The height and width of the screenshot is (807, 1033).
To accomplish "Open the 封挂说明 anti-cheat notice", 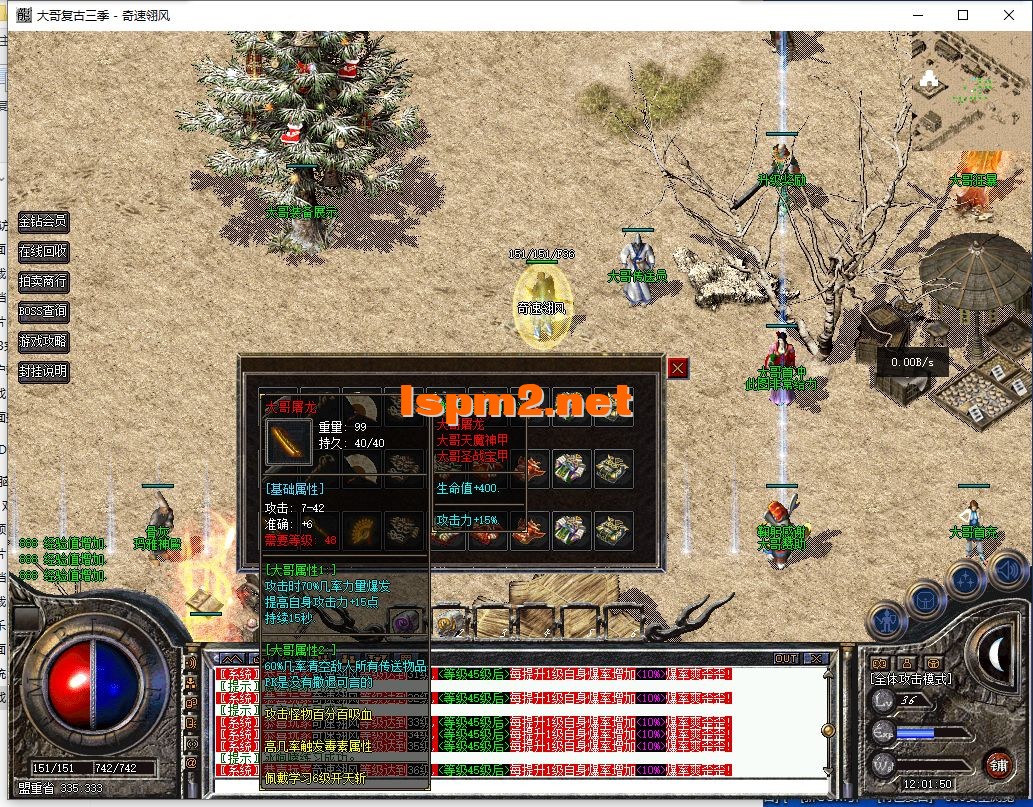I will (x=43, y=372).
